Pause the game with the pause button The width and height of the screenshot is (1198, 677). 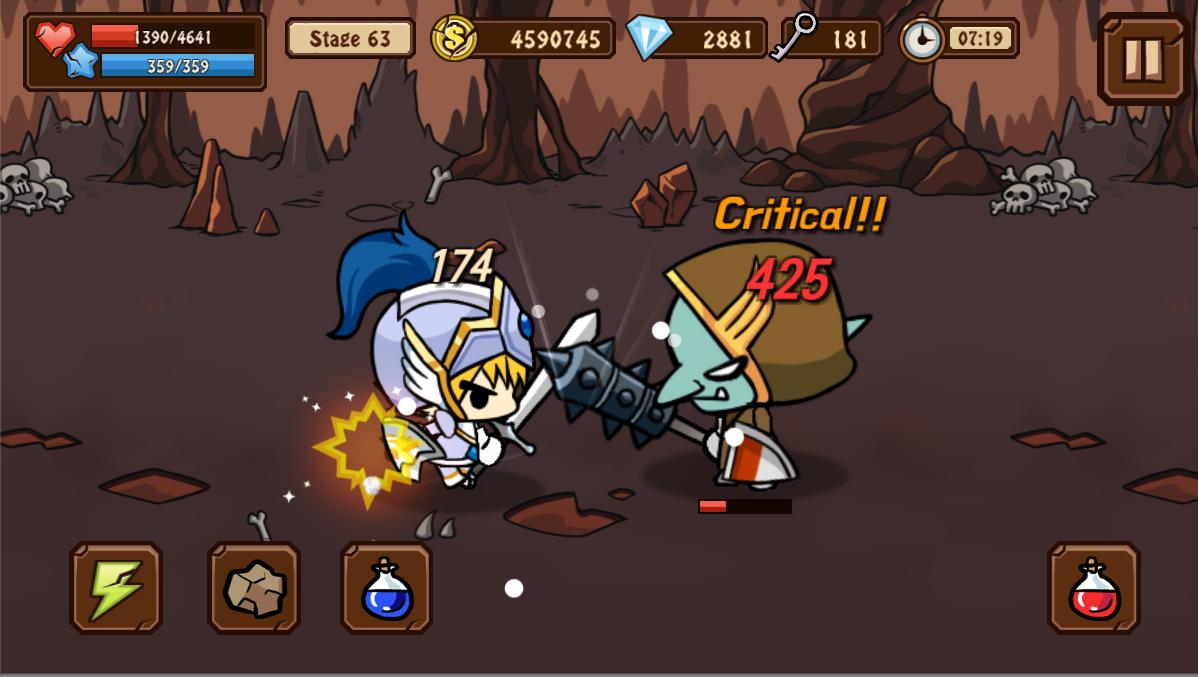(x=1143, y=58)
